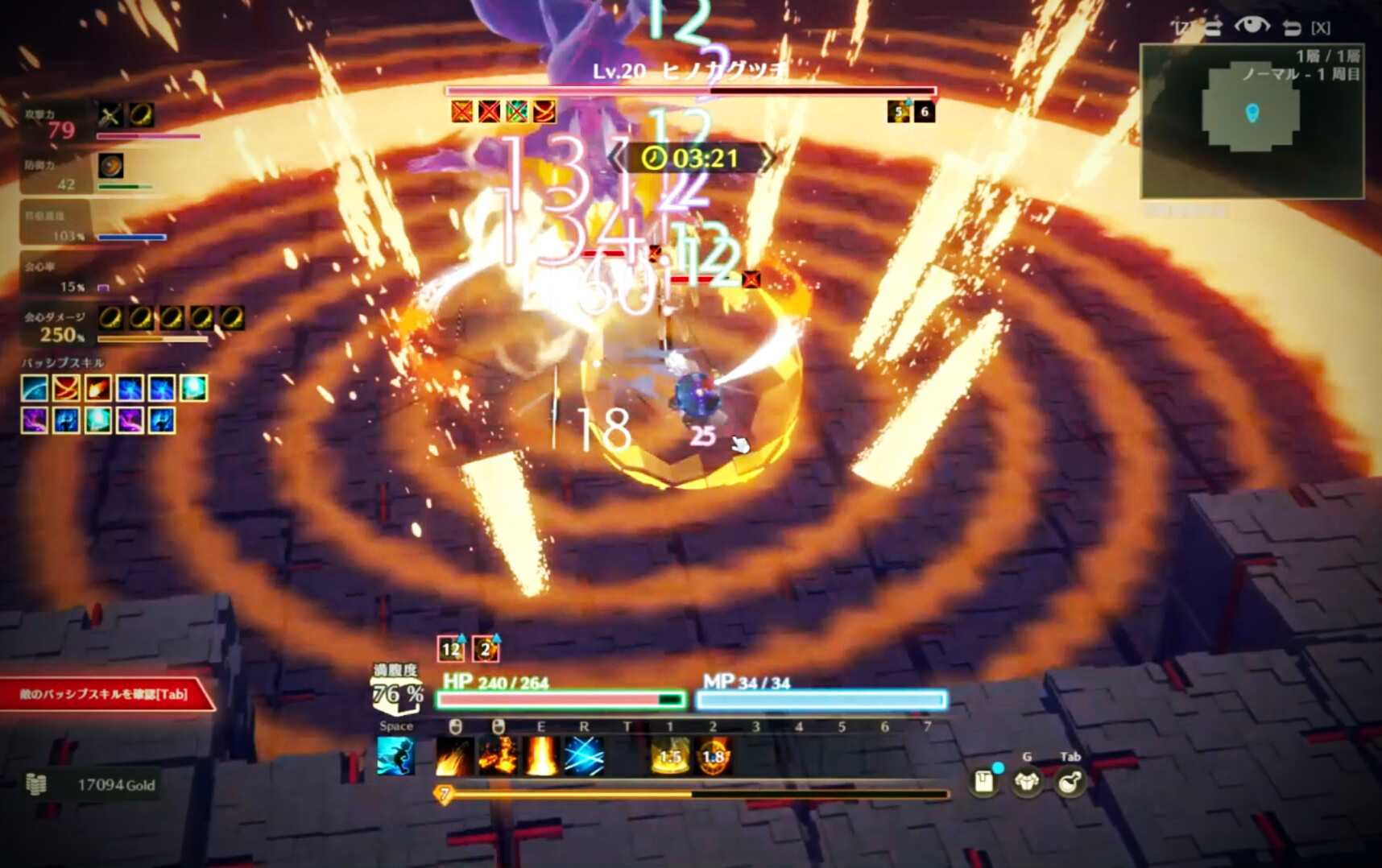Open the equipment menu via the G armor icon

tap(1026, 783)
